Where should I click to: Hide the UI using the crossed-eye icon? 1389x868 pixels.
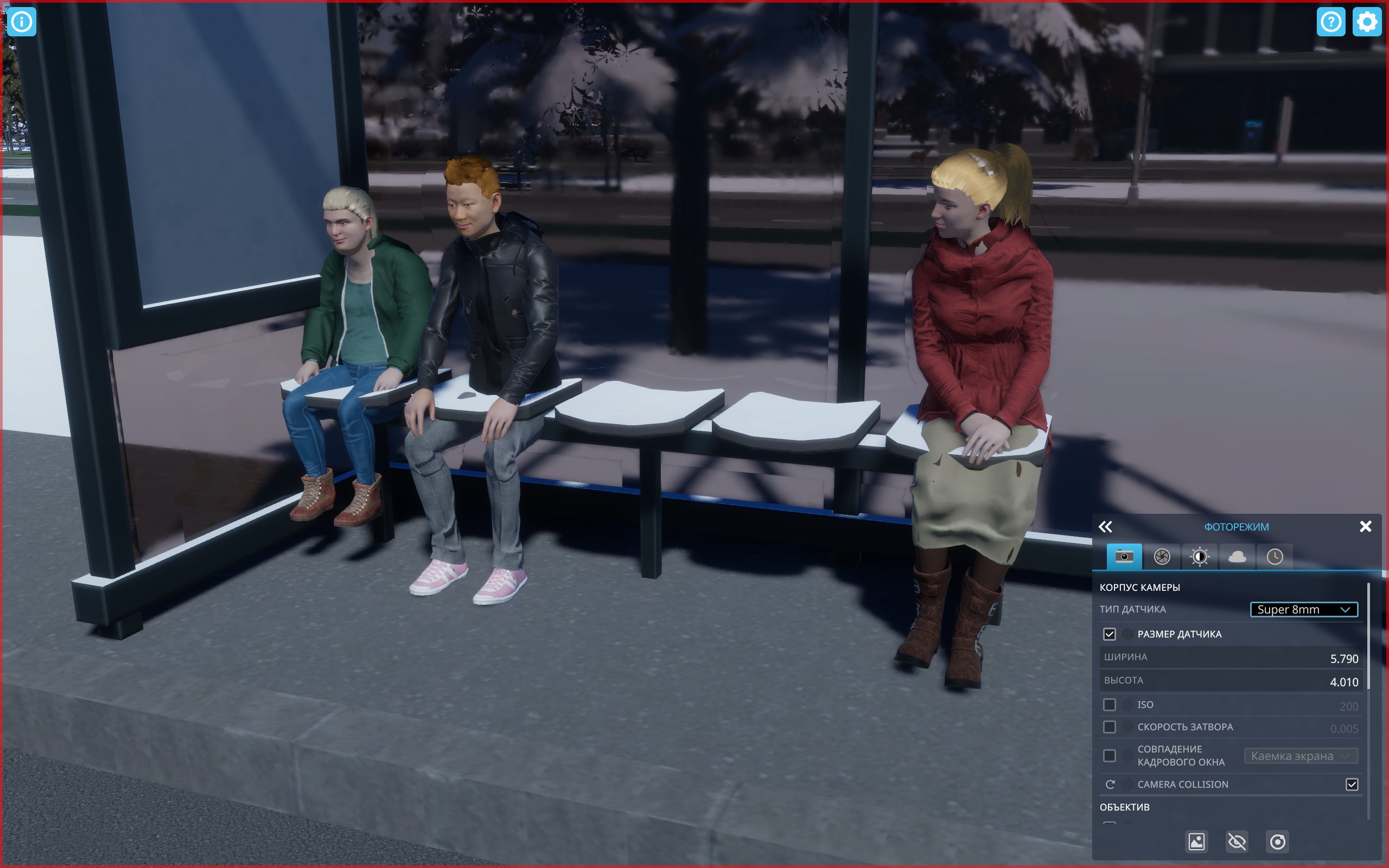[1237, 841]
